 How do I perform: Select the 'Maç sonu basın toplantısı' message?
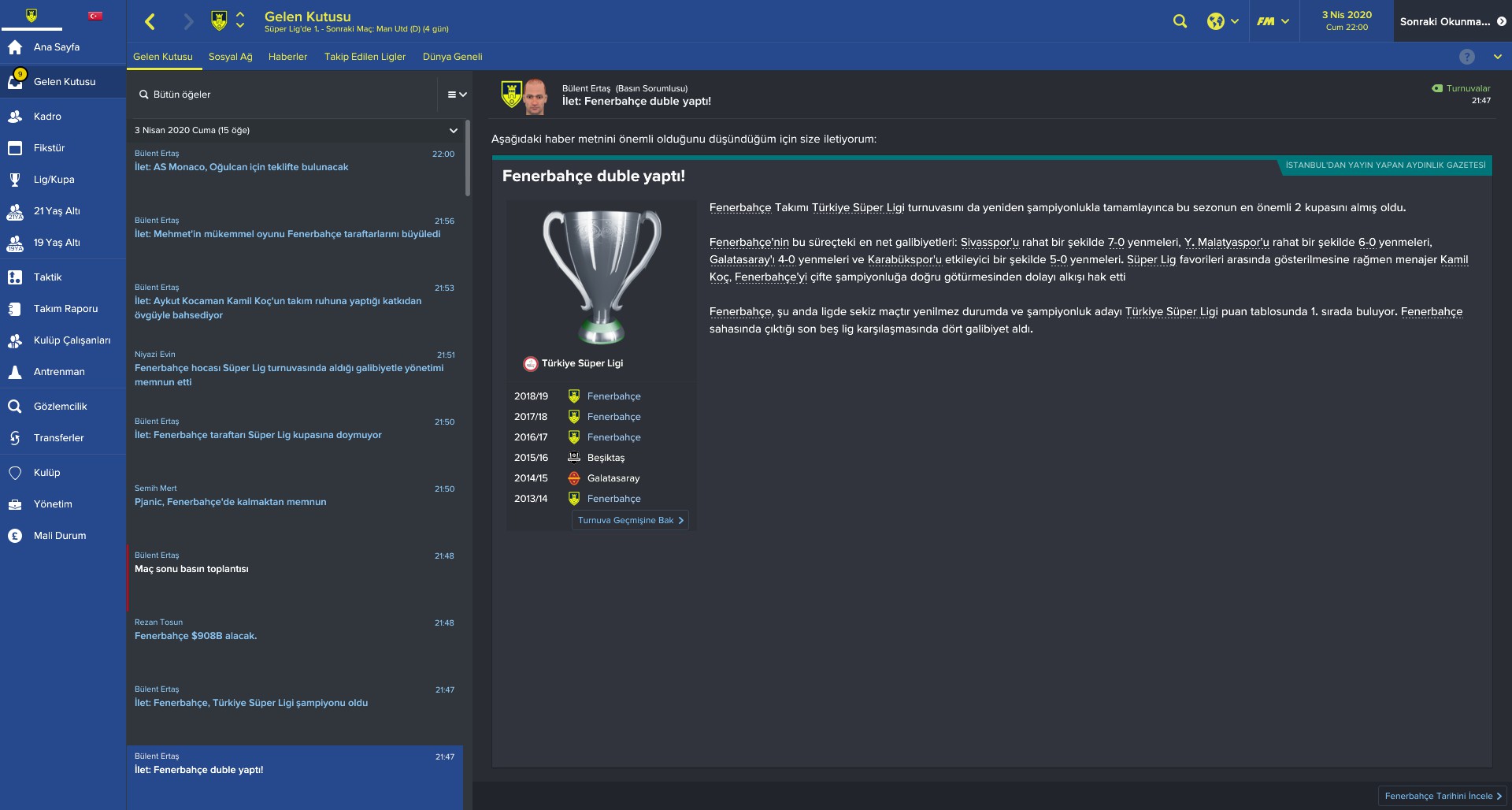pos(191,568)
